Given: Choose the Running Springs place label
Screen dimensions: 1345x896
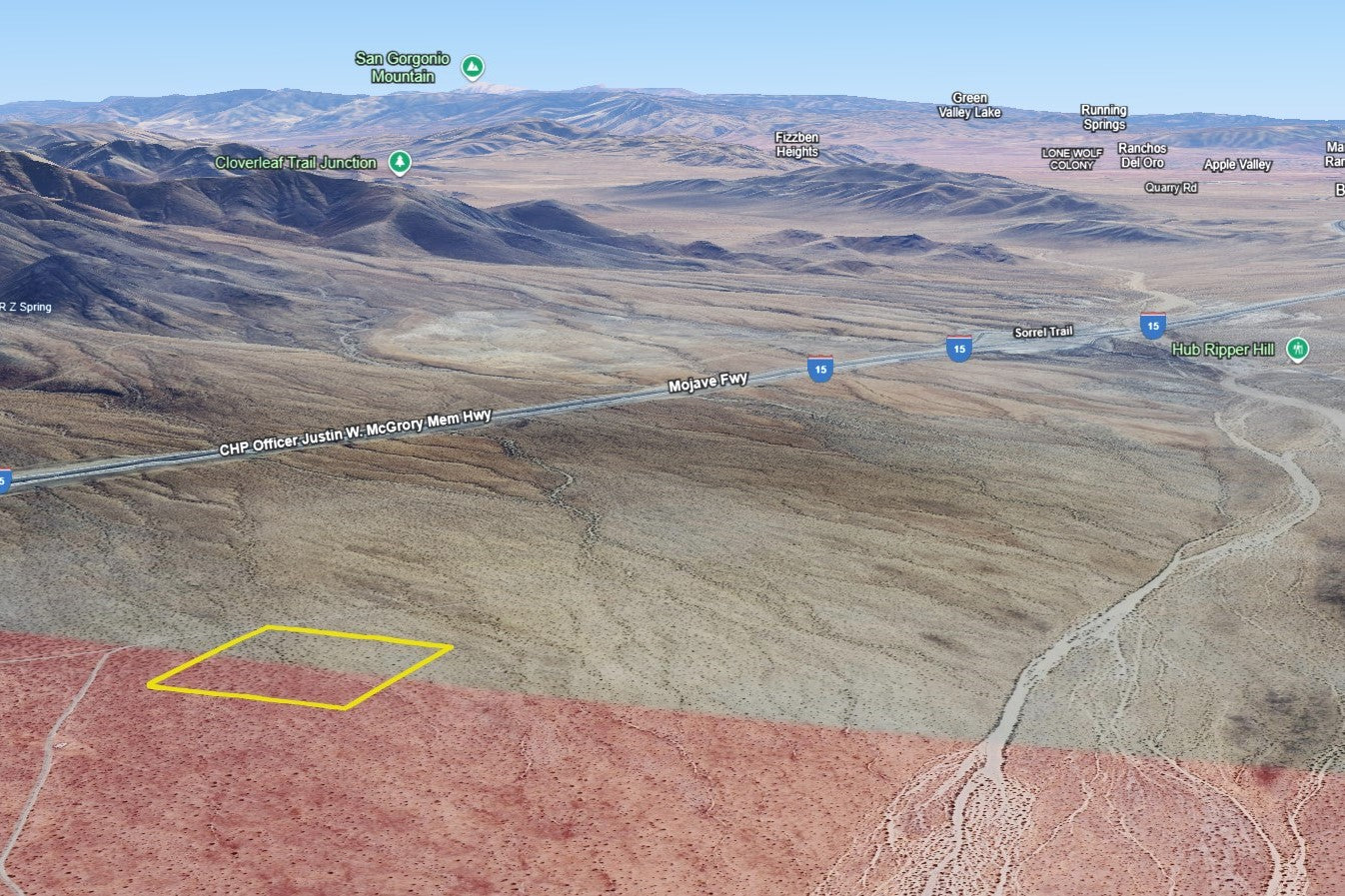Looking at the screenshot, I should (1103, 118).
